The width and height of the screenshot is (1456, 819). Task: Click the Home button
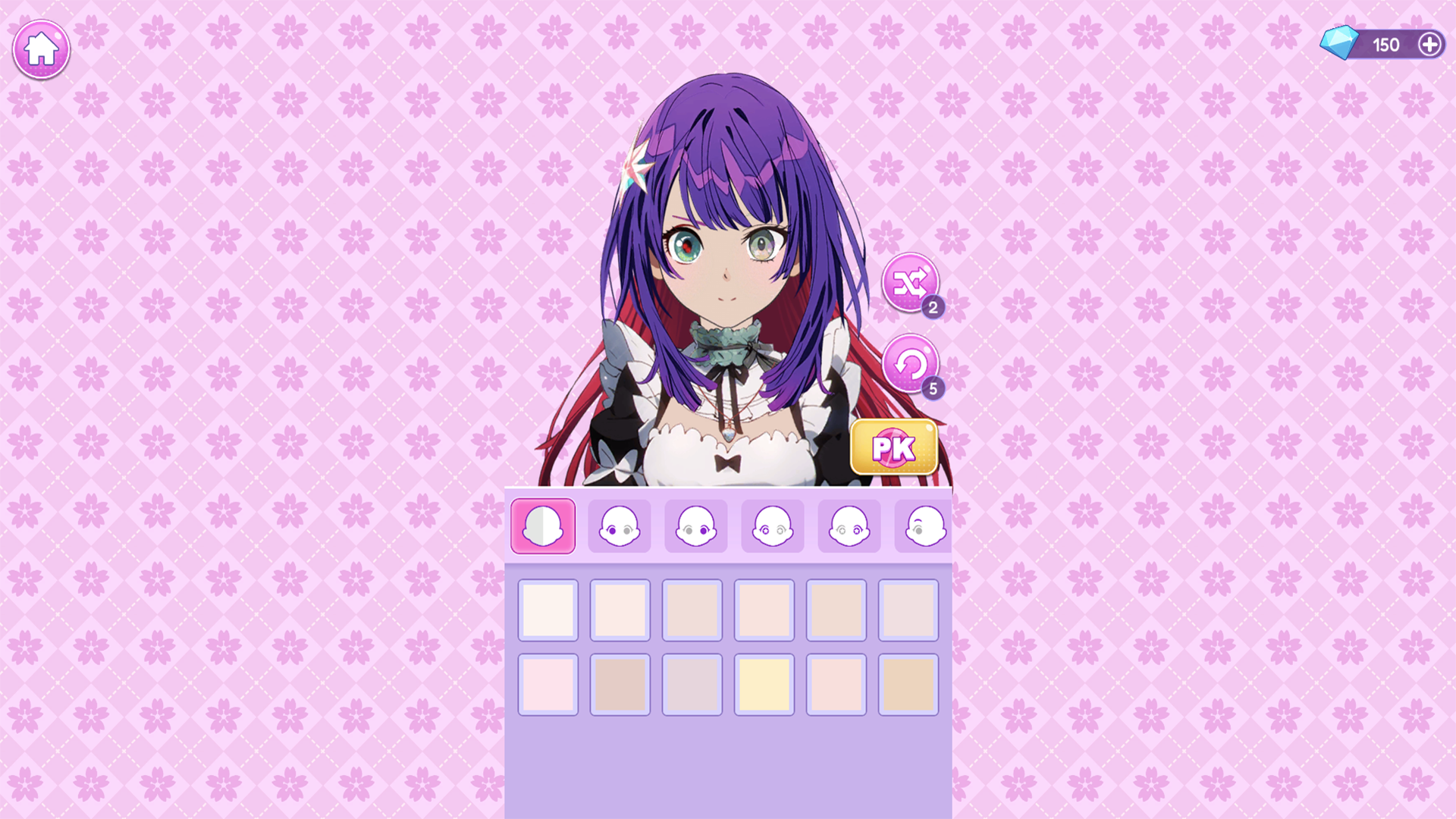coord(41,49)
